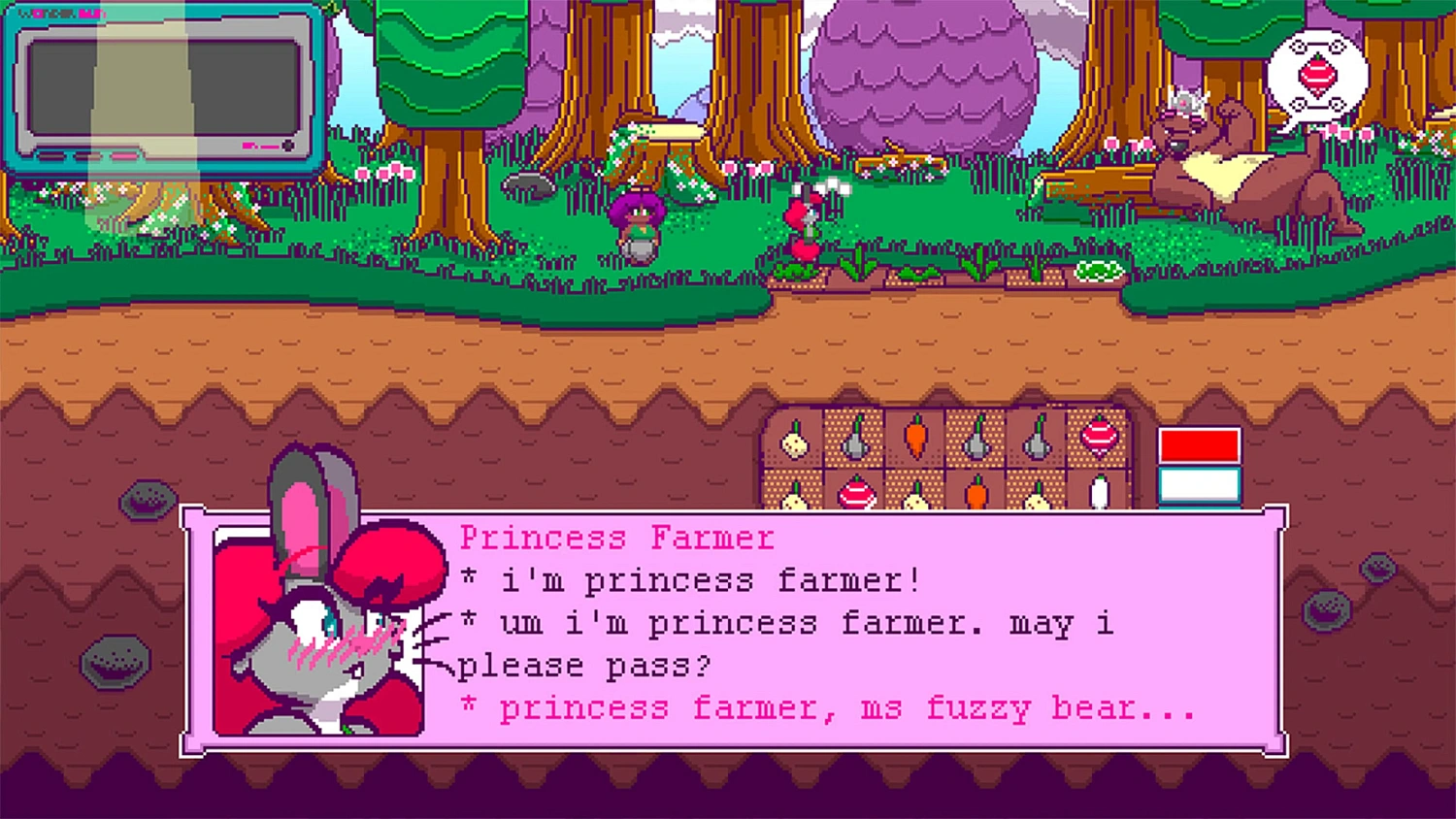Select the pink label on the device's top edge

60,13
